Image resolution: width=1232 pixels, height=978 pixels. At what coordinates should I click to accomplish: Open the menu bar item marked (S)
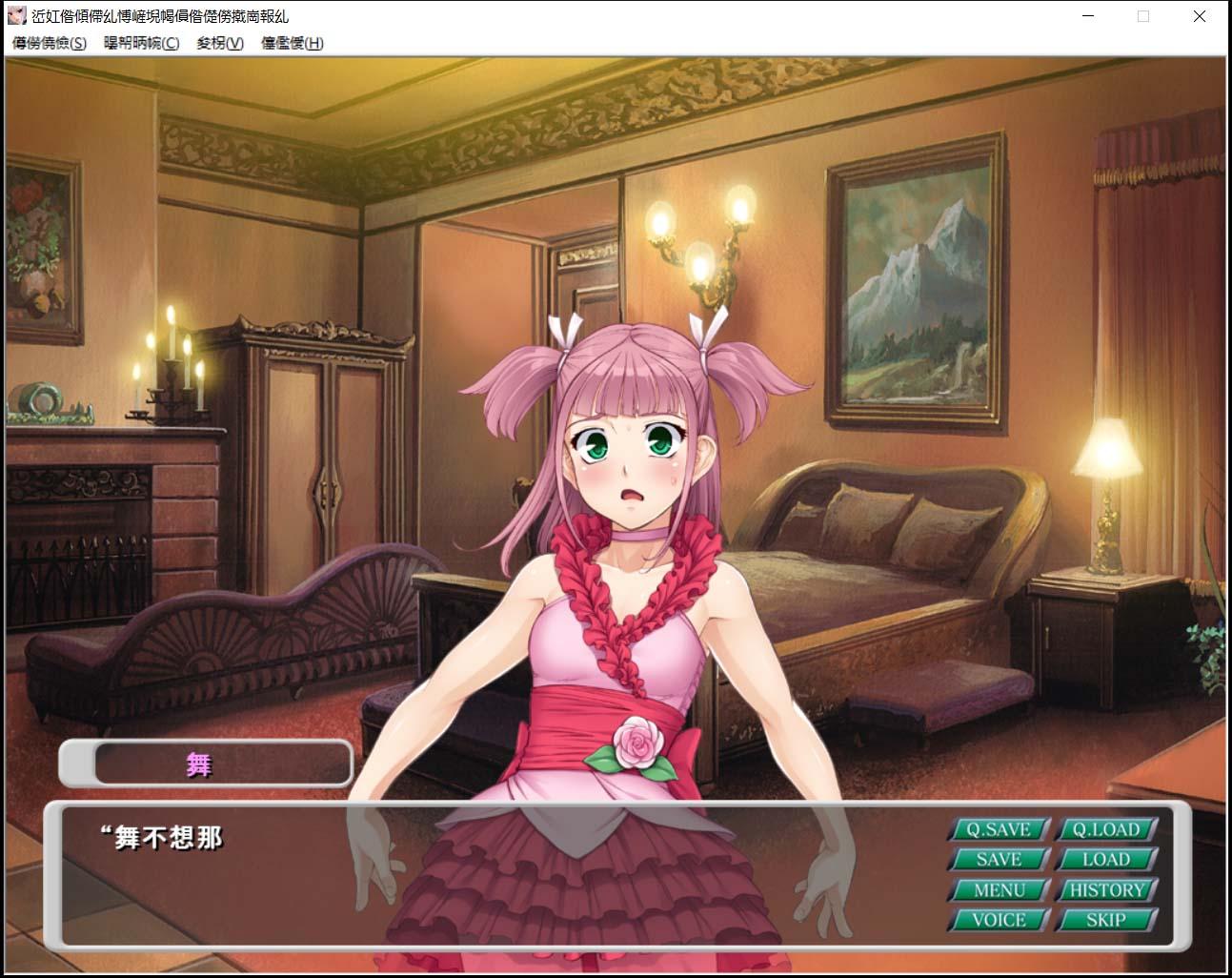(49, 43)
